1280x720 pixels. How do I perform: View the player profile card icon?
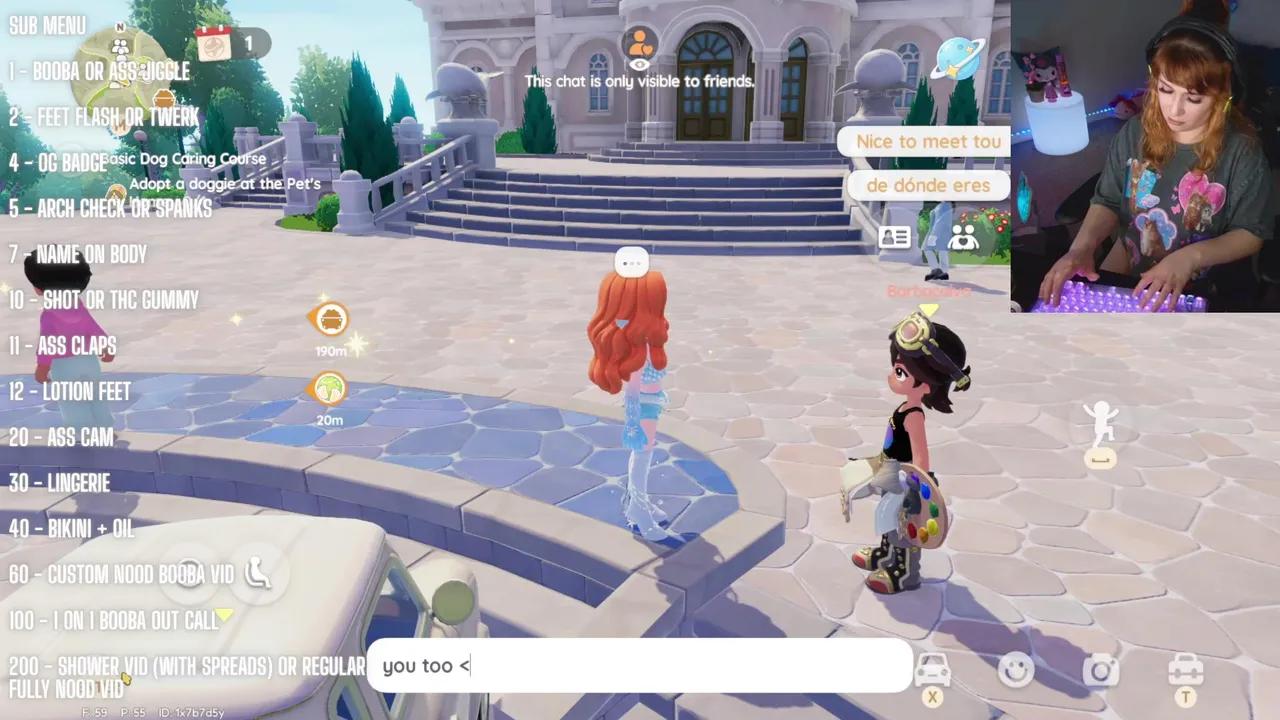[x=894, y=237]
